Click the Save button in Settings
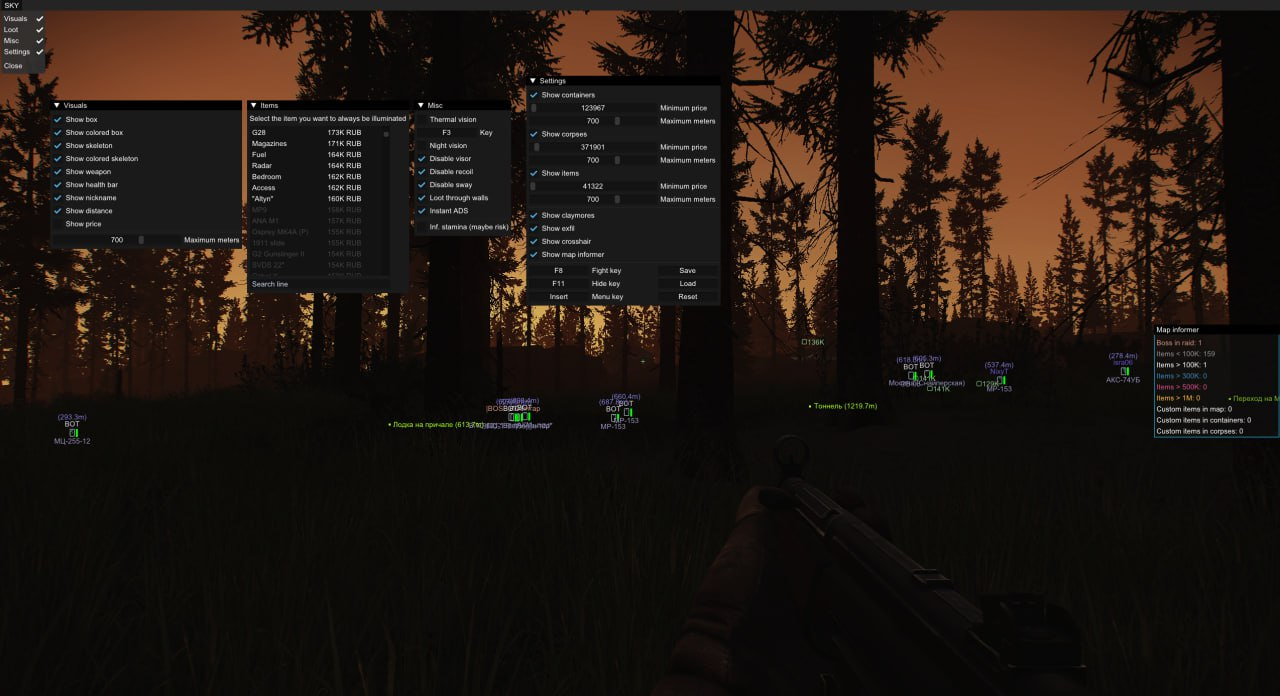This screenshot has width=1280, height=696. coord(687,271)
